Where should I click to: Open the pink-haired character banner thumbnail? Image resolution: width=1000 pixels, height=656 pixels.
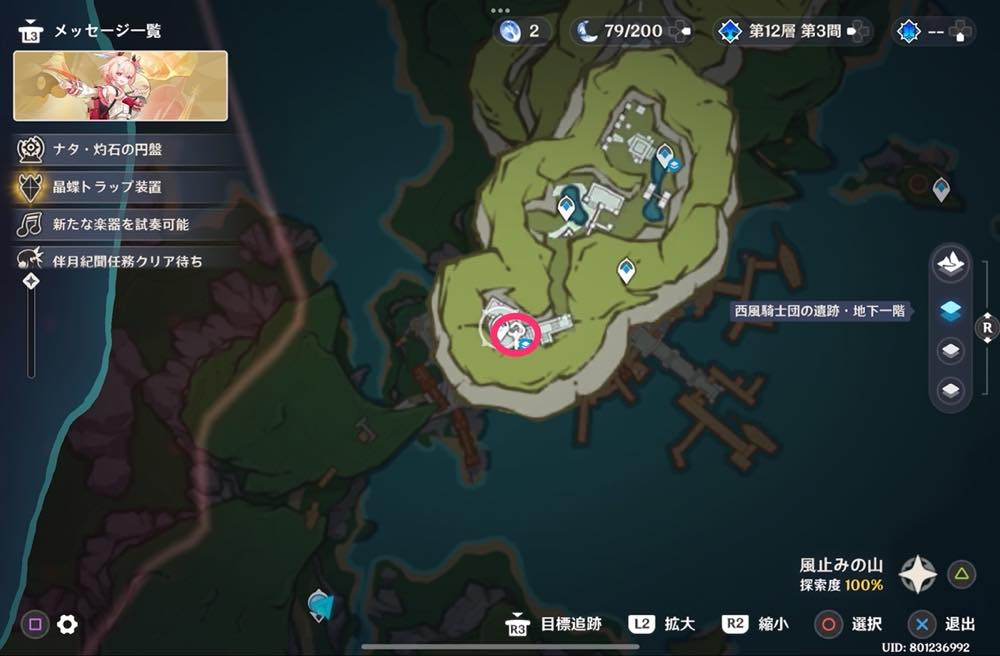[120, 86]
